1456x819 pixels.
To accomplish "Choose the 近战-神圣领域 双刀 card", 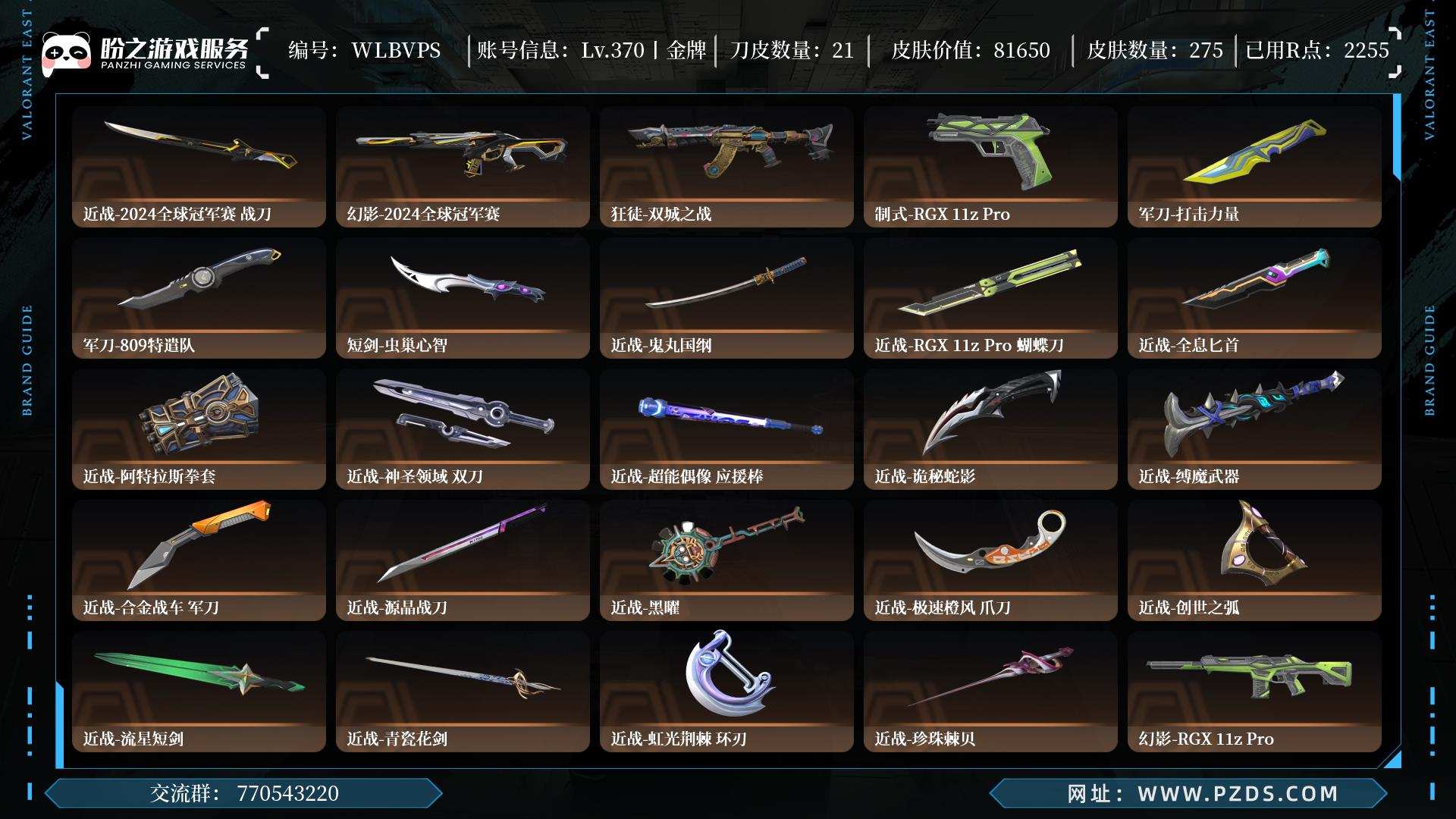I will pyautogui.click(x=463, y=428).
